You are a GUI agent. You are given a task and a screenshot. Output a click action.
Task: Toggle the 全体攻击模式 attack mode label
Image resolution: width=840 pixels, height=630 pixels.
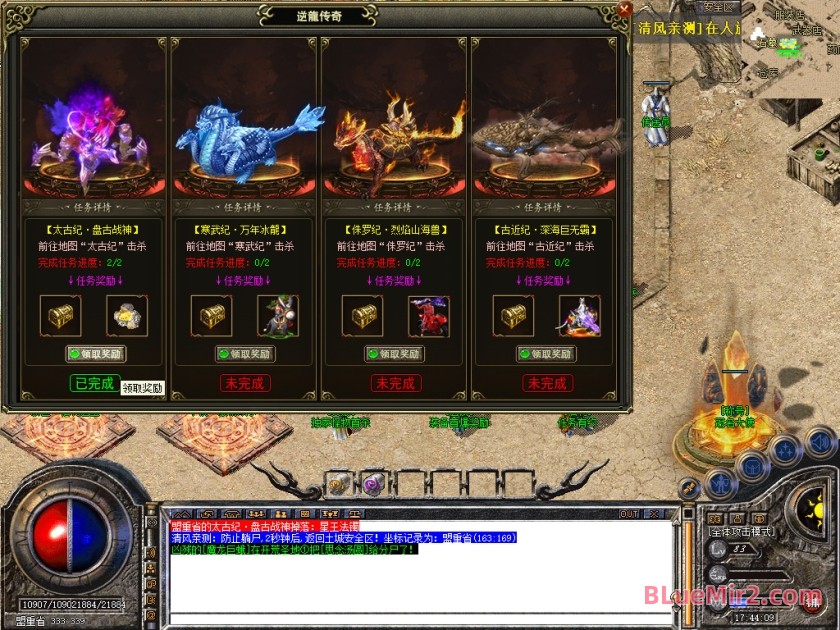(743, 531)
